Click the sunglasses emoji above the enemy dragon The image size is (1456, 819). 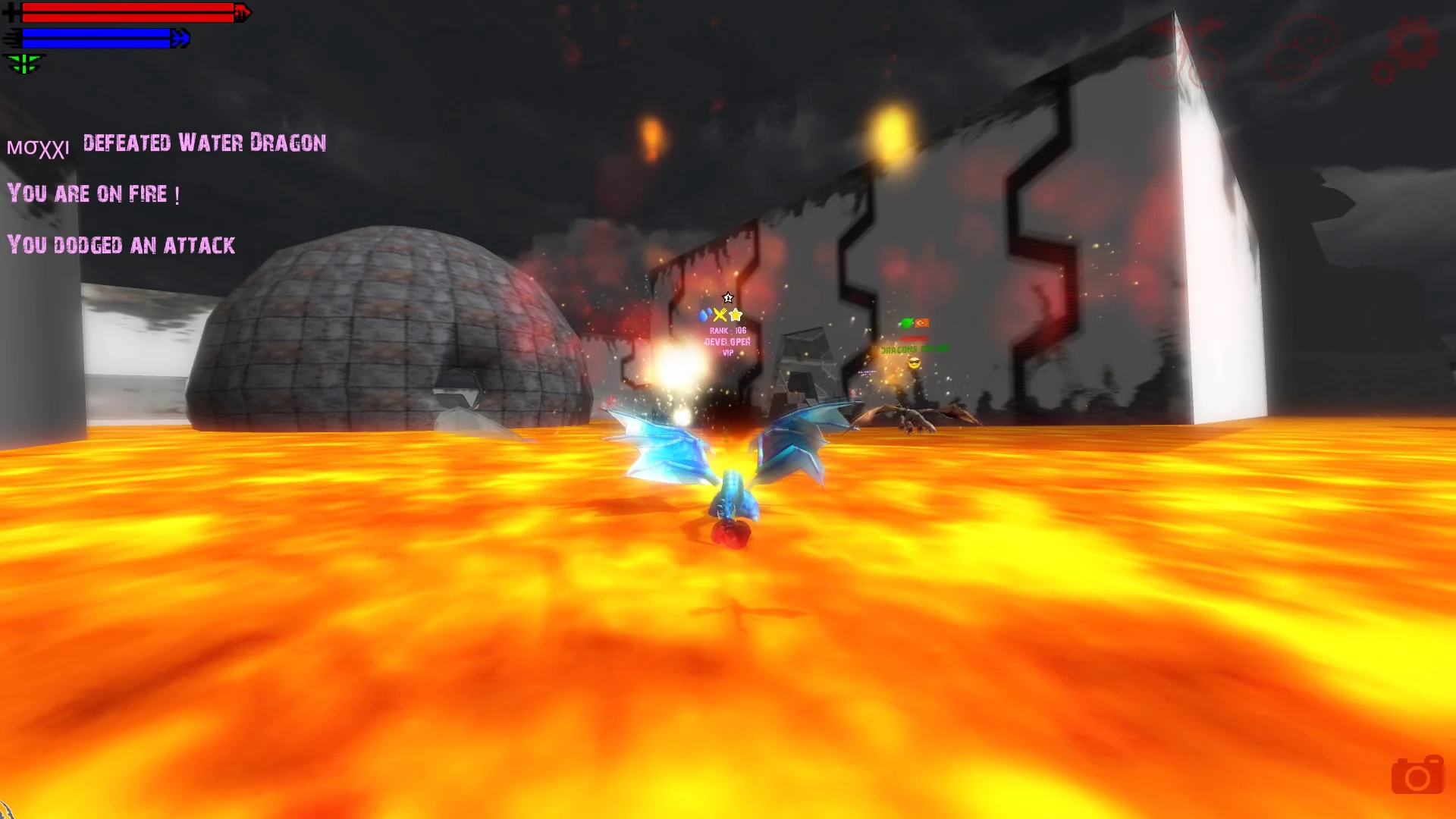point(915,363)
